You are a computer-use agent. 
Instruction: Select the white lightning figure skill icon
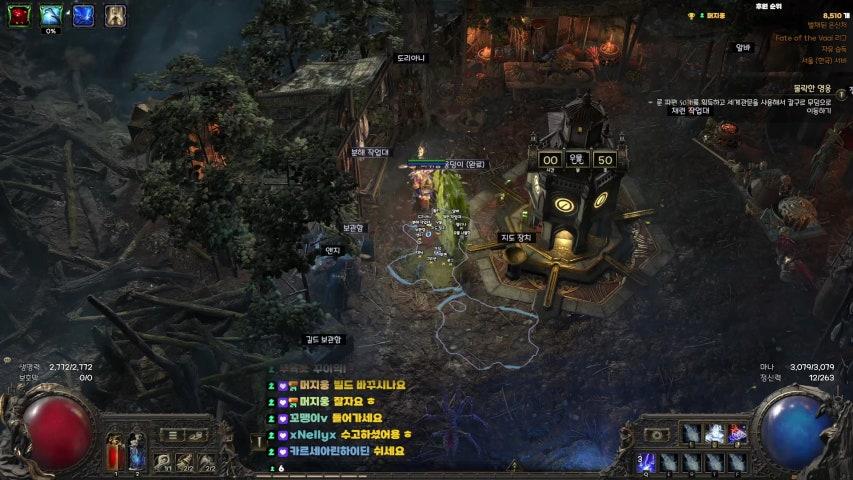tap(715, 433)
